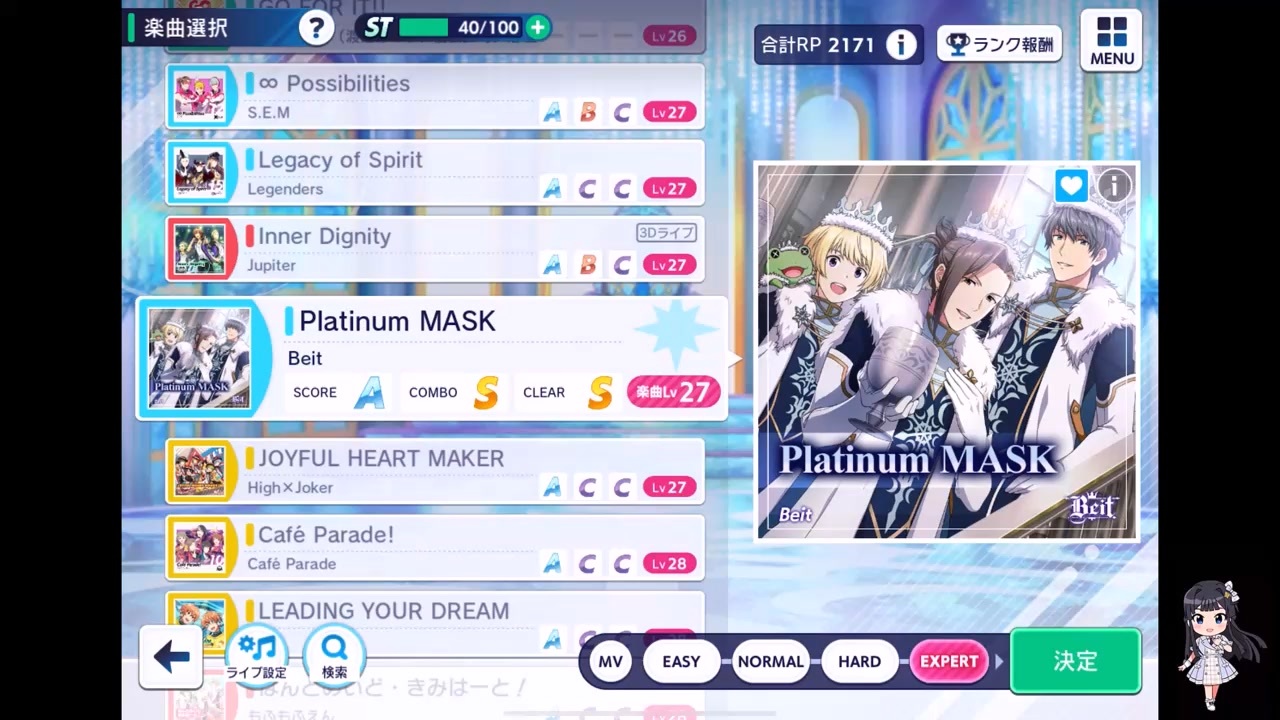Viewport: 1280px width, 720px height.
Task: Expand more difficulties with the chevron
Action: [x=999, y=661]
